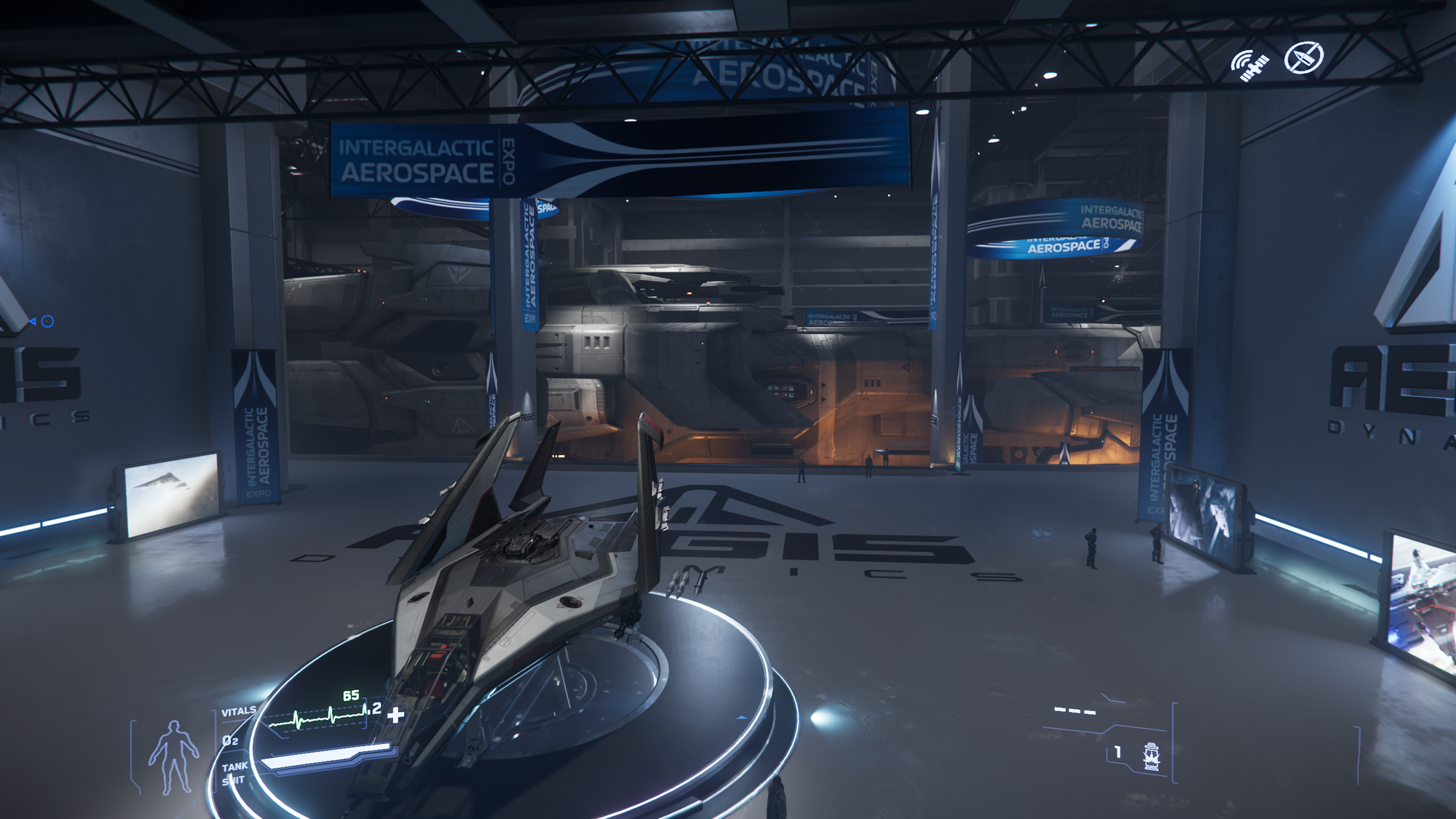1456x819 pixels.
Task: Select the crossed-out armistice zone icon
Action: [1303, 58]
